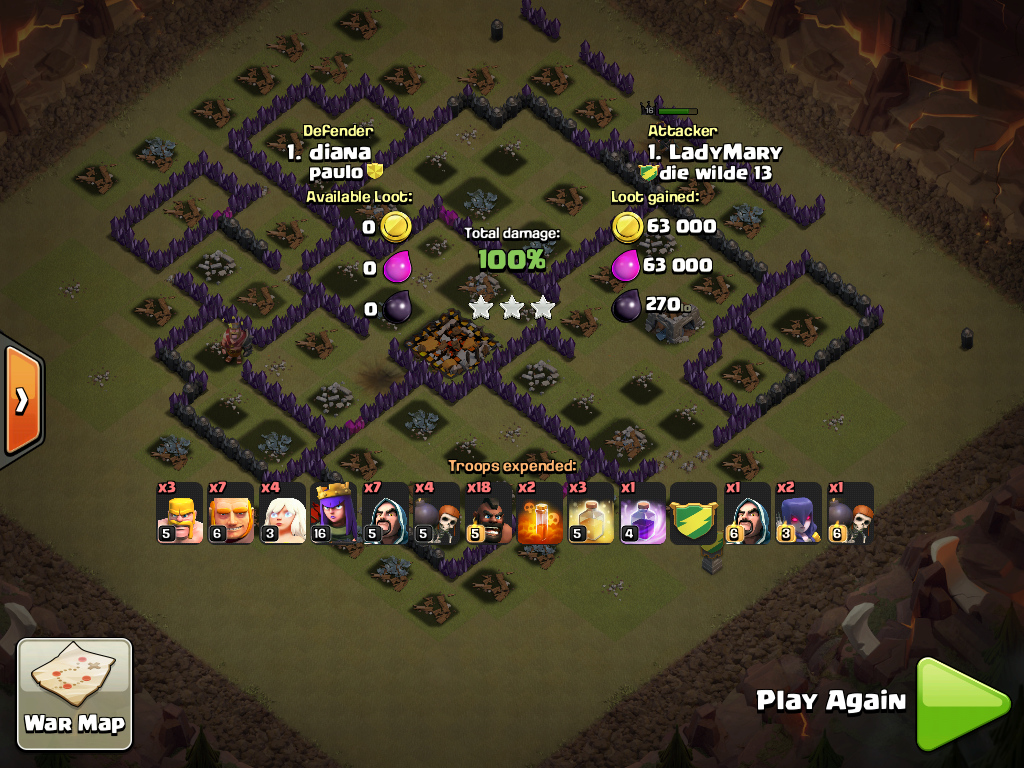Expand the orange side arrow tab
Viewport: 1024px width, 768px height.
coord(21,400)
